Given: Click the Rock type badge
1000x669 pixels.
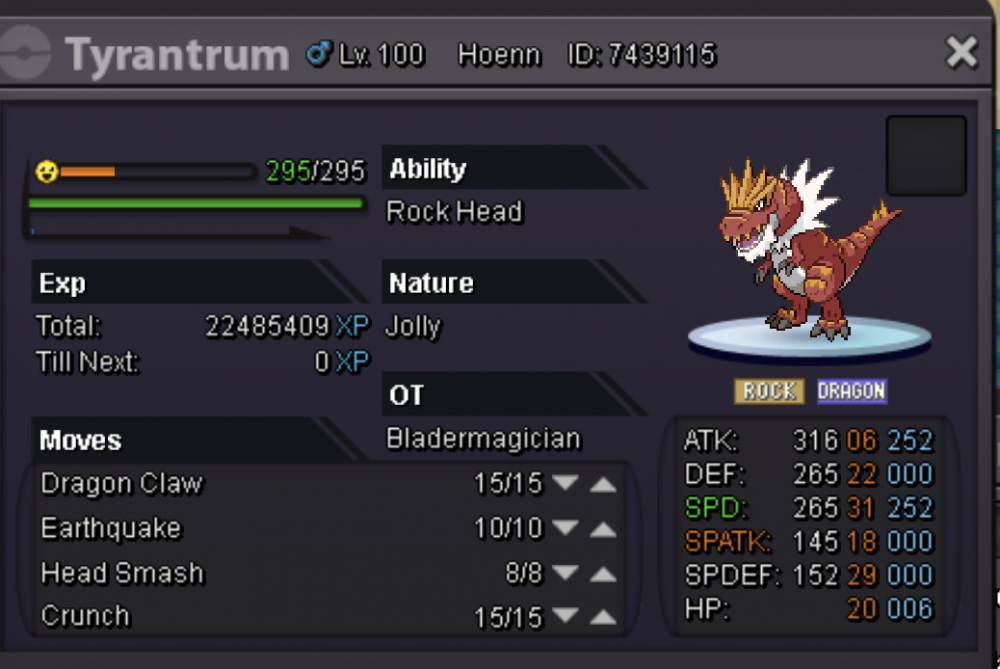Looking at the screenshot, I should pyautogui.click(x=769, y=391).
